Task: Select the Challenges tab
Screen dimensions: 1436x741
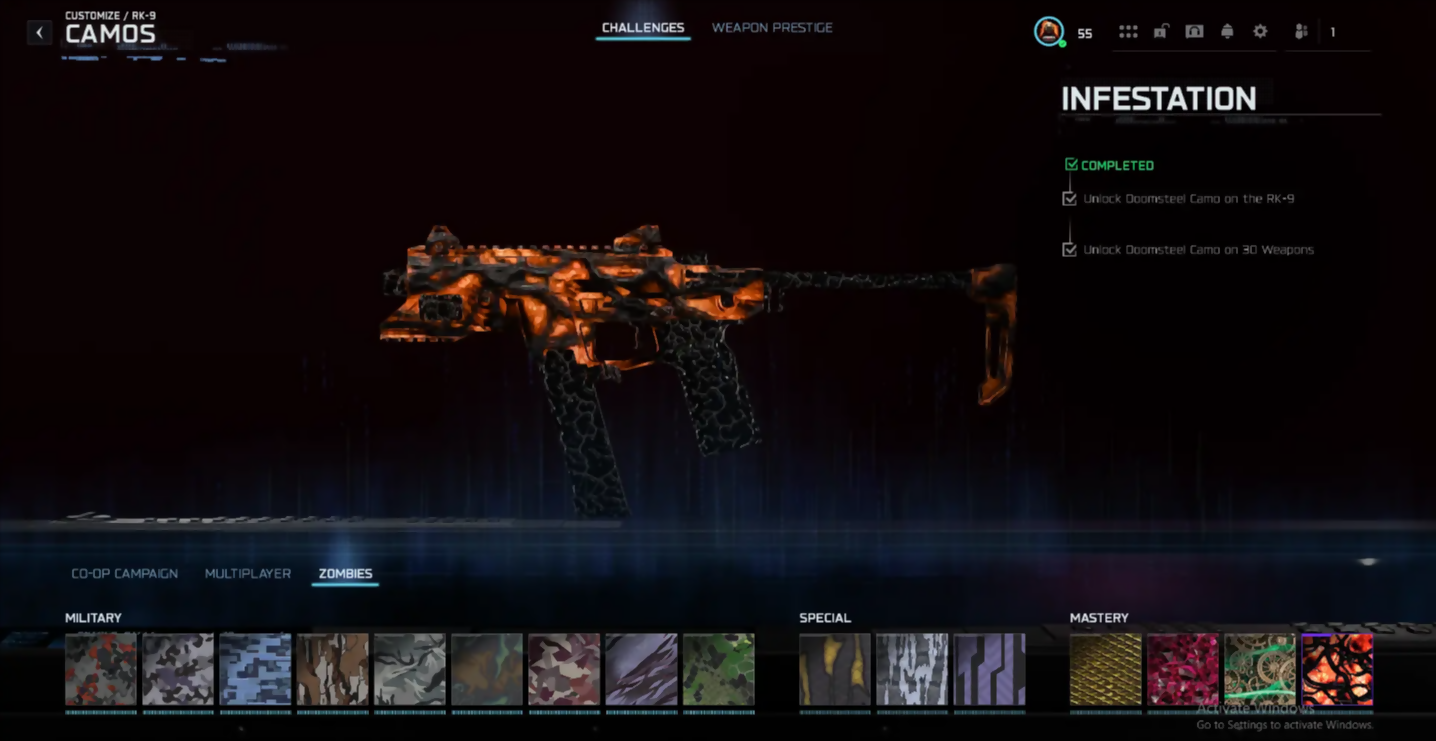Action: pos(643,28)
